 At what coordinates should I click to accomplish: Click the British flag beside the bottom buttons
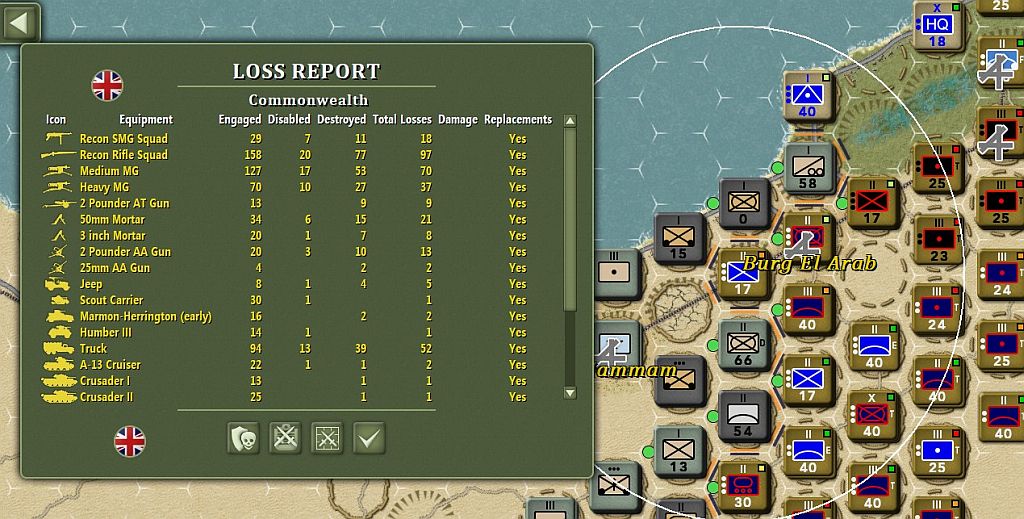pos(130,440)
